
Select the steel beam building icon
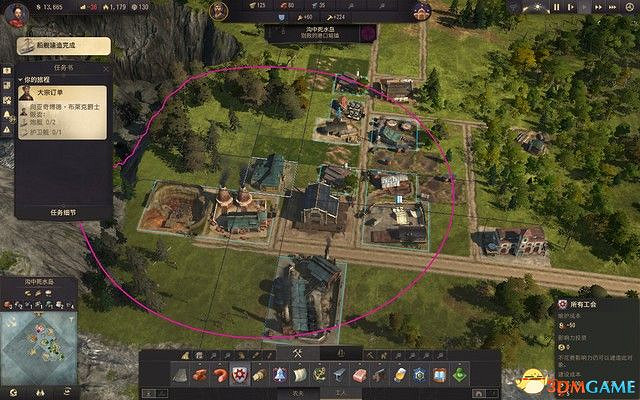[340, 375]
